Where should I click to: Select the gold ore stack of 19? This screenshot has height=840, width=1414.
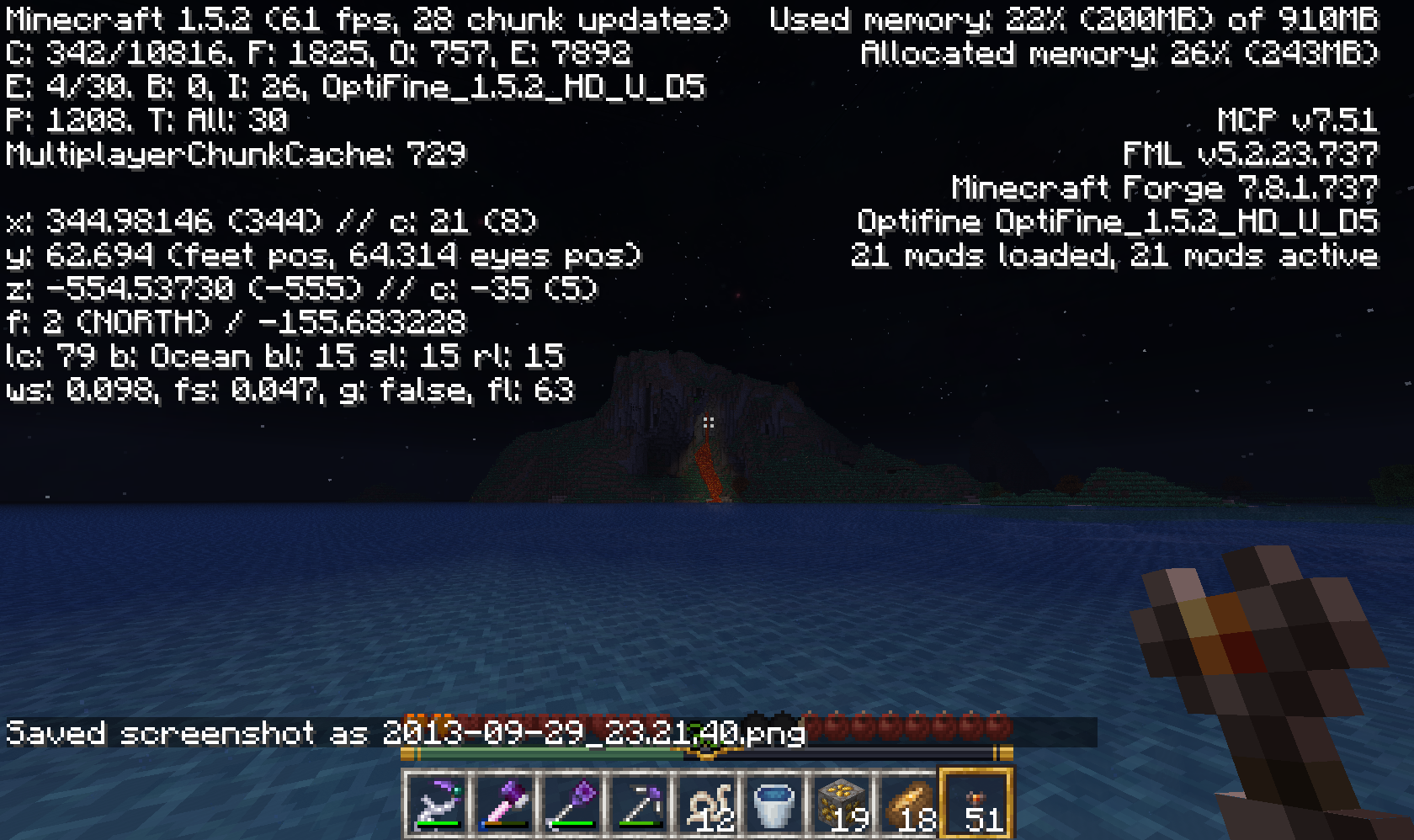coord(842,804)
